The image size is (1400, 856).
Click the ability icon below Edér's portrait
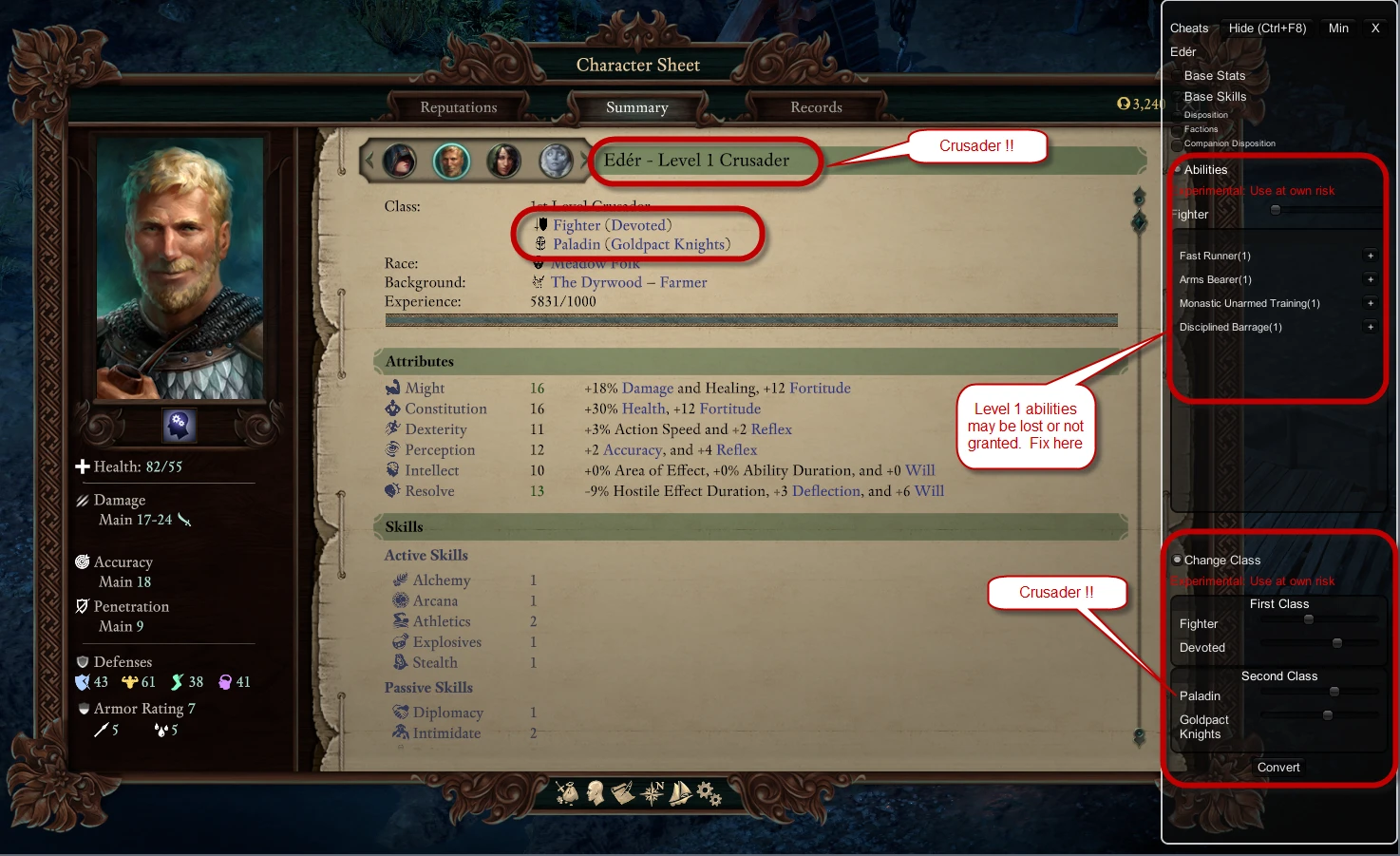pyautogui.click(x=179, y=426)
